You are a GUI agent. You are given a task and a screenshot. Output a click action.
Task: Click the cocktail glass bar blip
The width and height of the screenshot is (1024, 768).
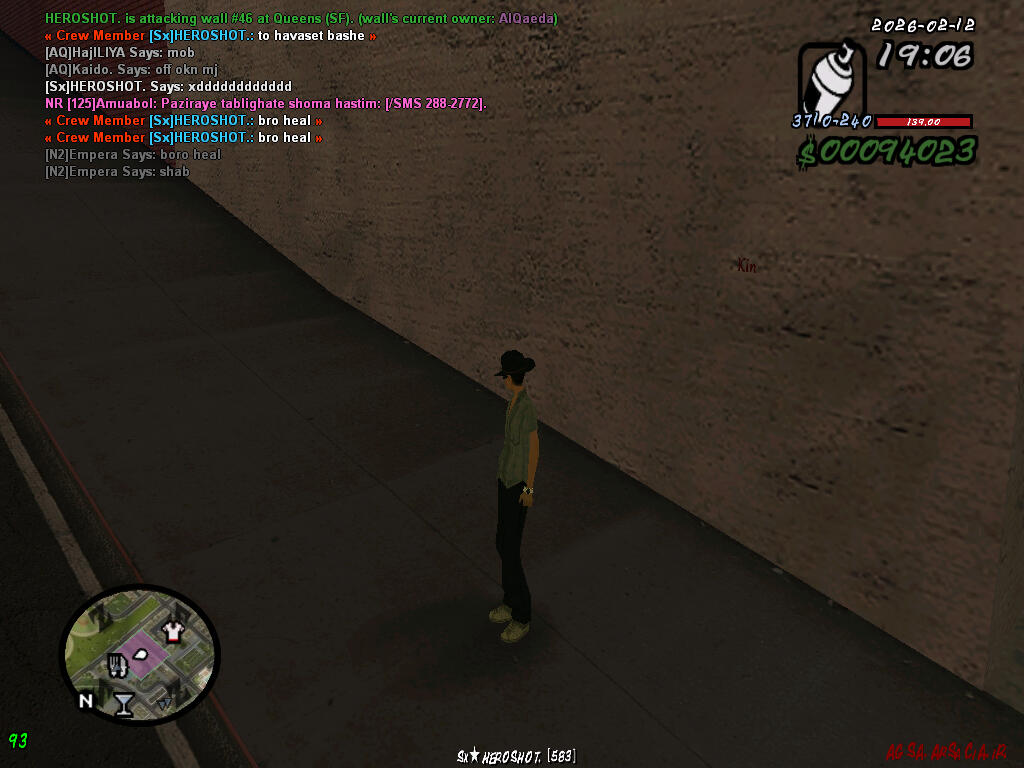123,704
